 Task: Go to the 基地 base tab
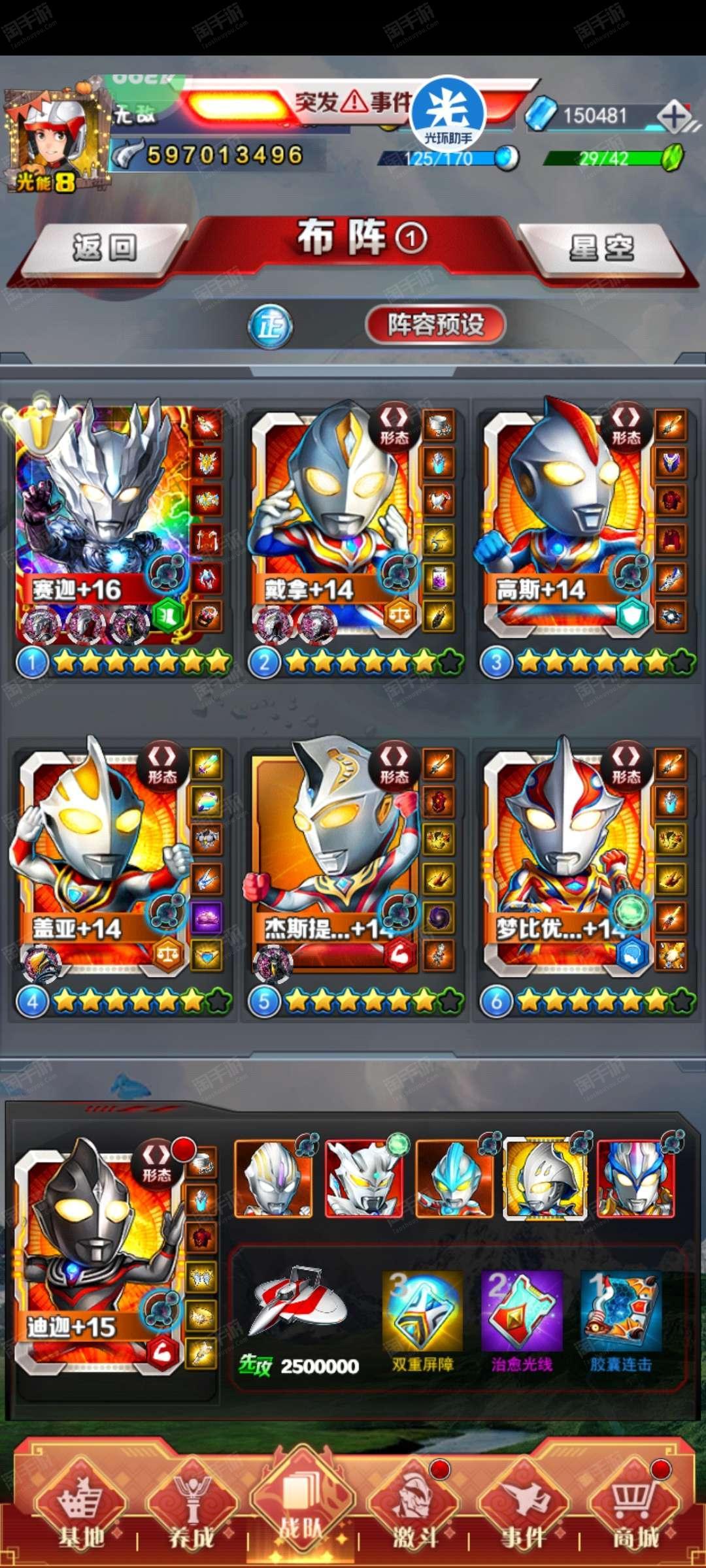81,1509
